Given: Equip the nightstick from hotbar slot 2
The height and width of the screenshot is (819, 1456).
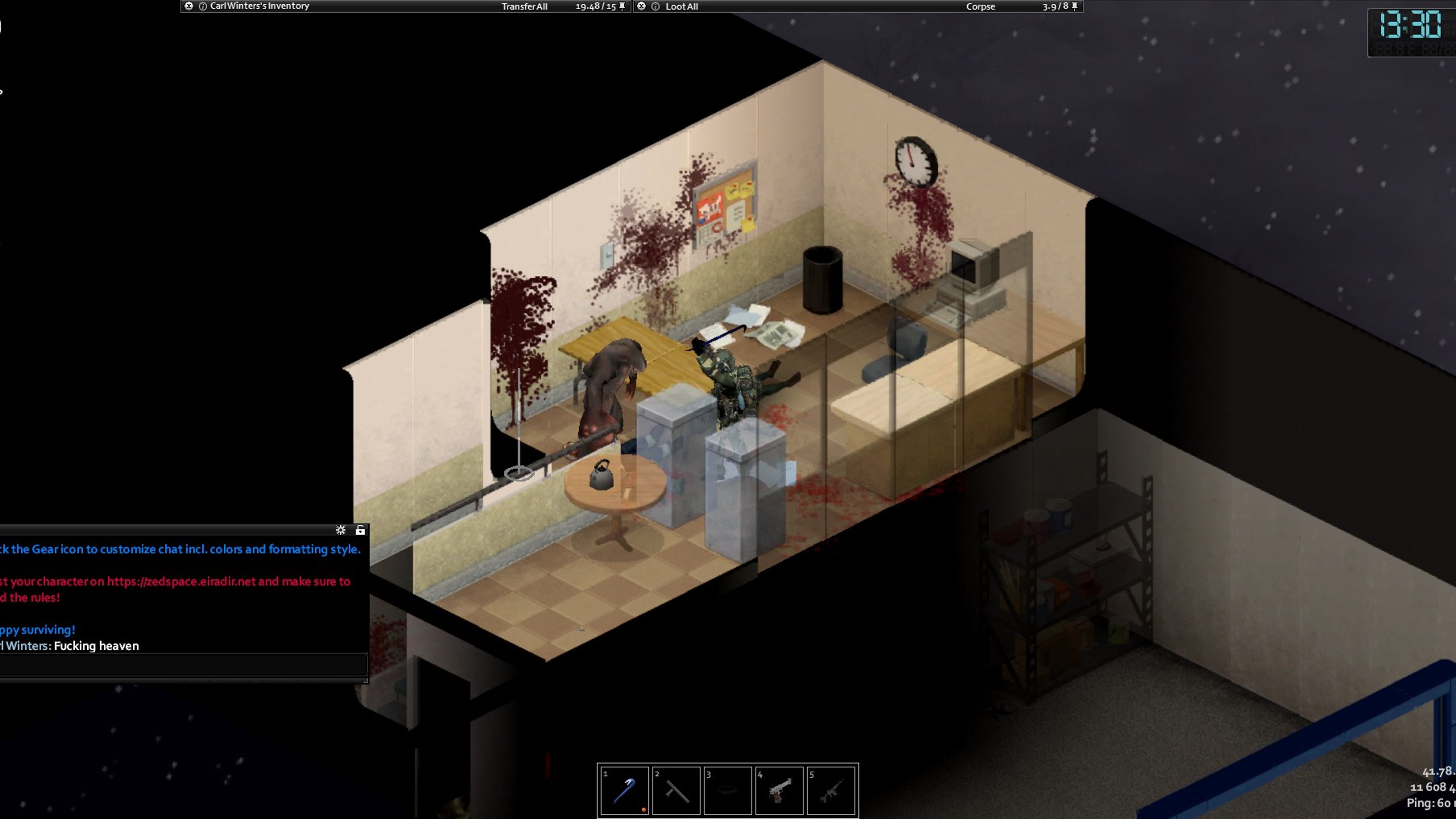Looking at the screenshot, I should [x=676, y=790].
